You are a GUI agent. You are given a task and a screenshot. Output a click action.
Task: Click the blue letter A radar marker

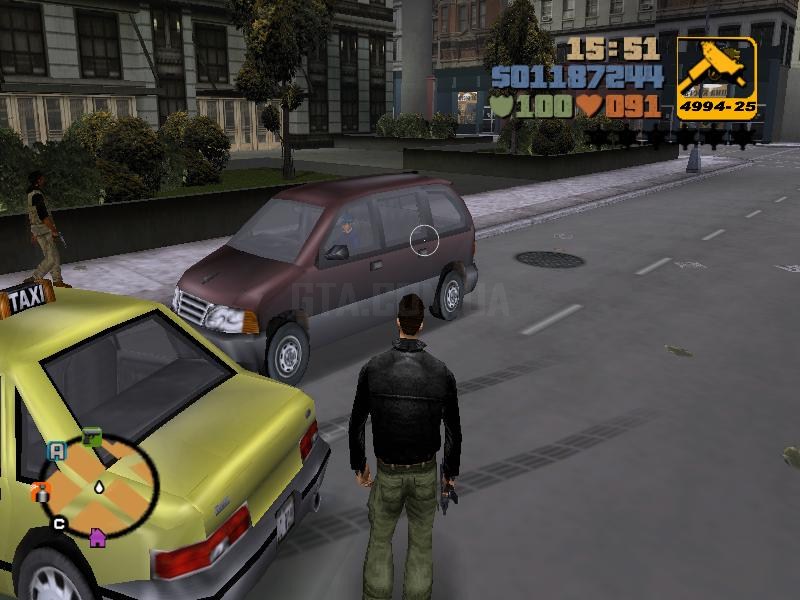57,451
